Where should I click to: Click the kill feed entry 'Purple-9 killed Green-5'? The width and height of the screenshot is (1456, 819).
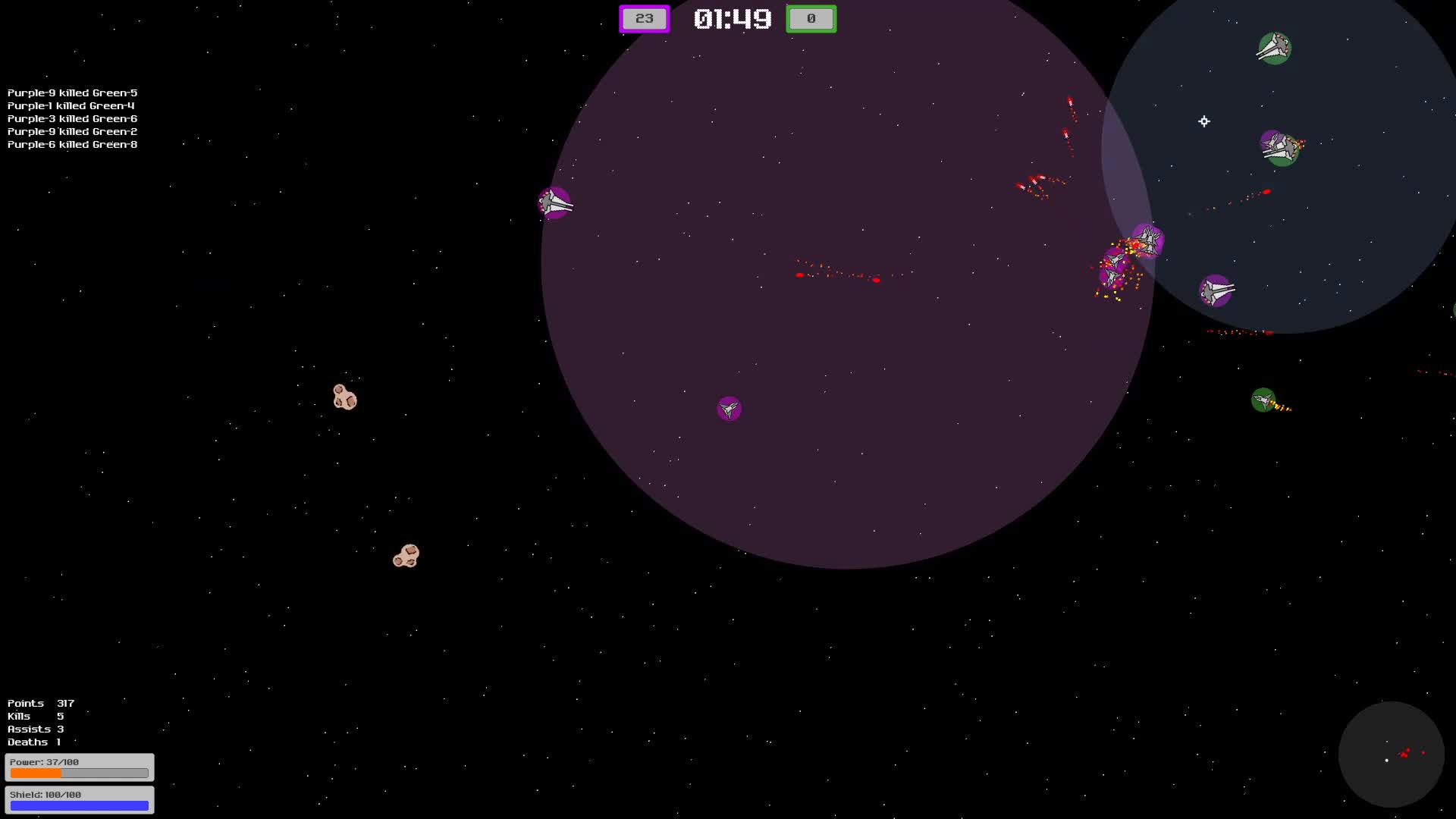pyautogui.click(x=71, y=93)
